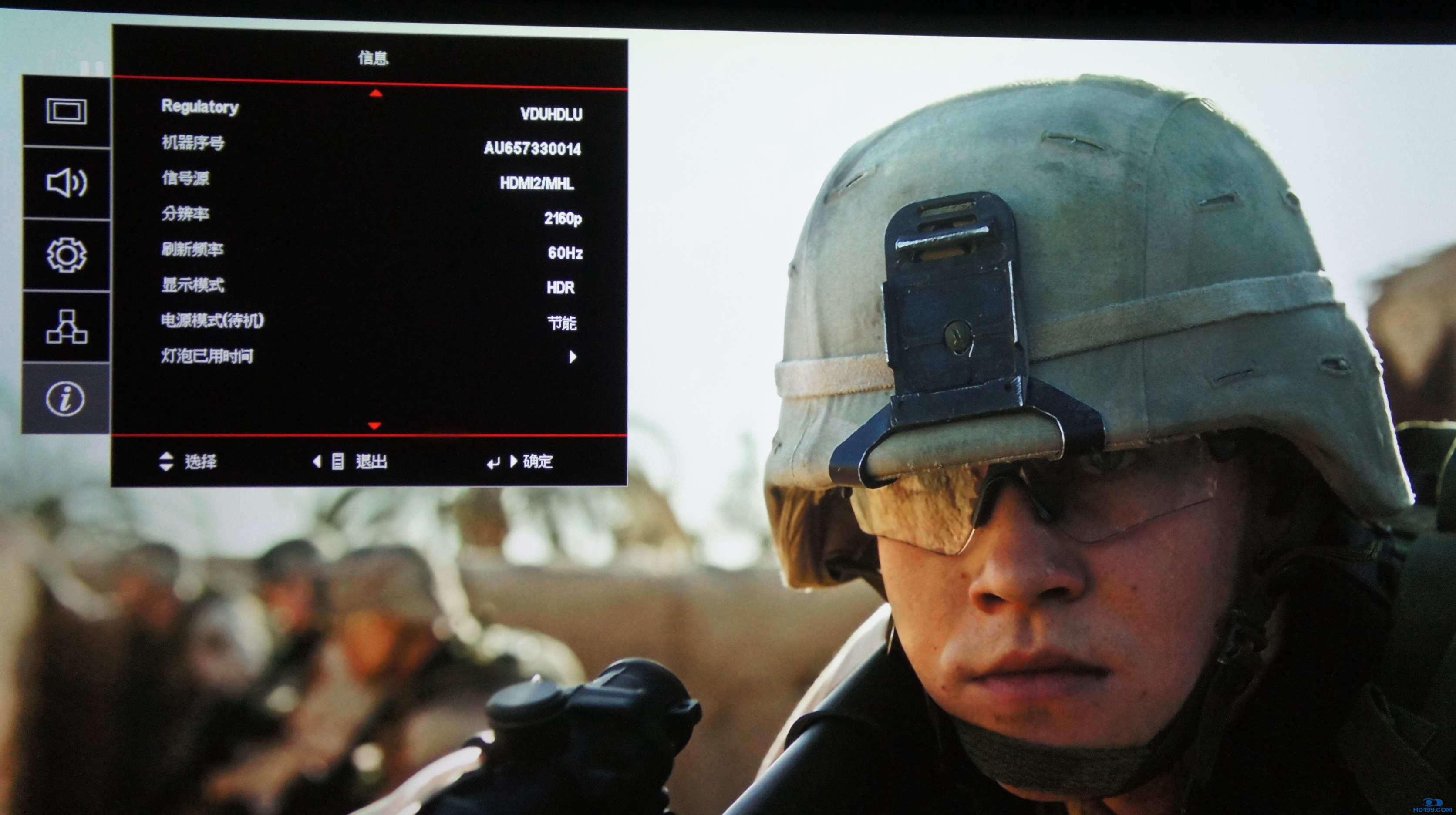Select the network diagram tab
1456x815 pixels.
66,327
